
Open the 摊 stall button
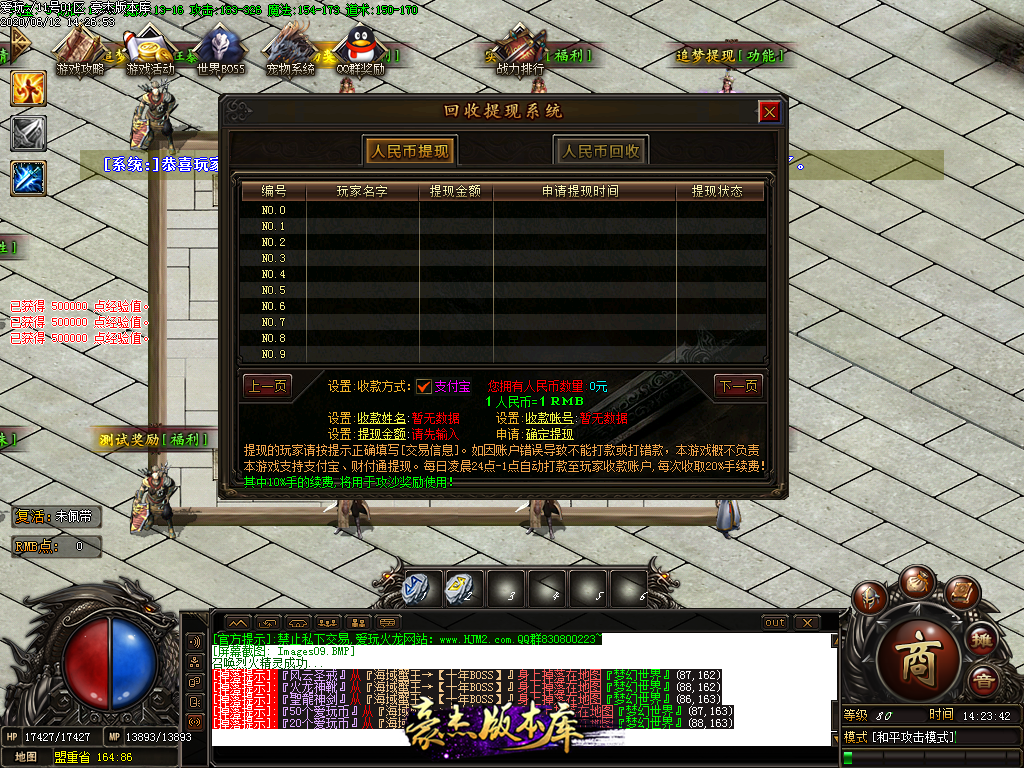coord(982,638)
